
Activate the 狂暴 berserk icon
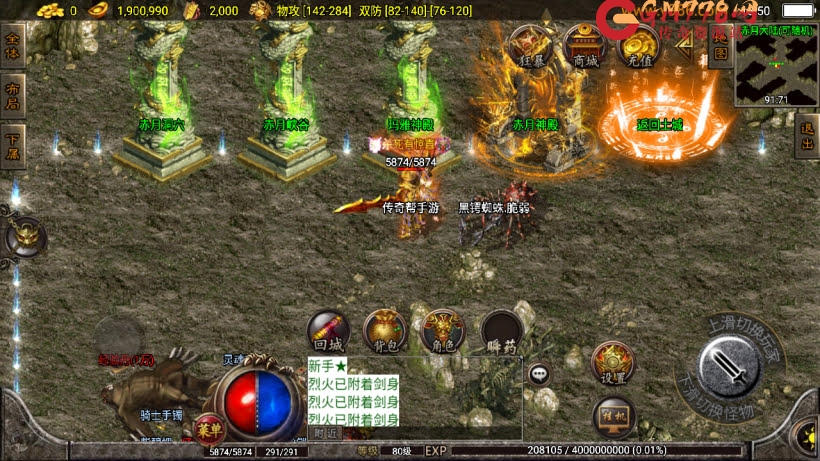pyautogui.click(x=531, y=46)
